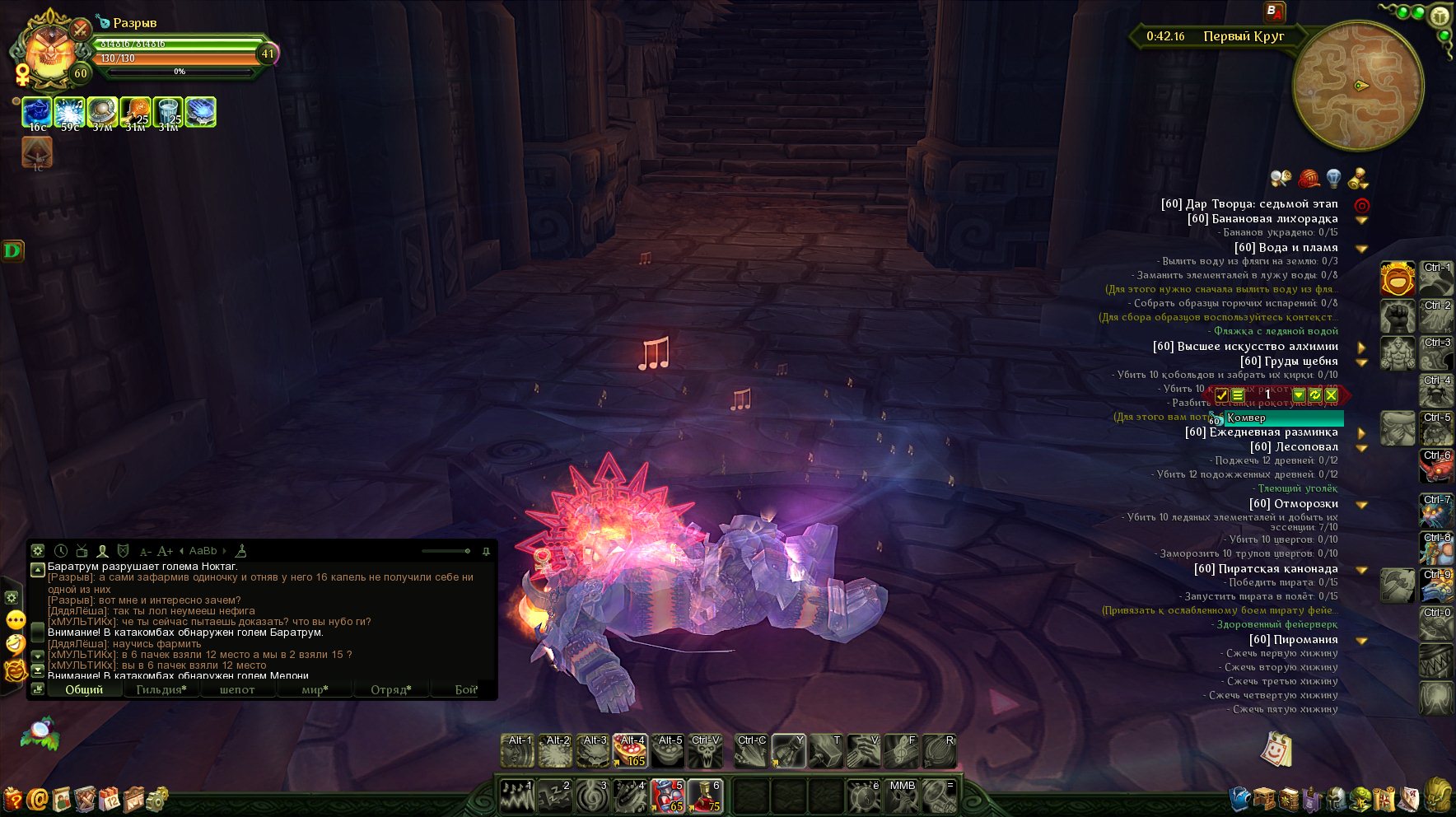Open the mail @ icon

[37, 799]
